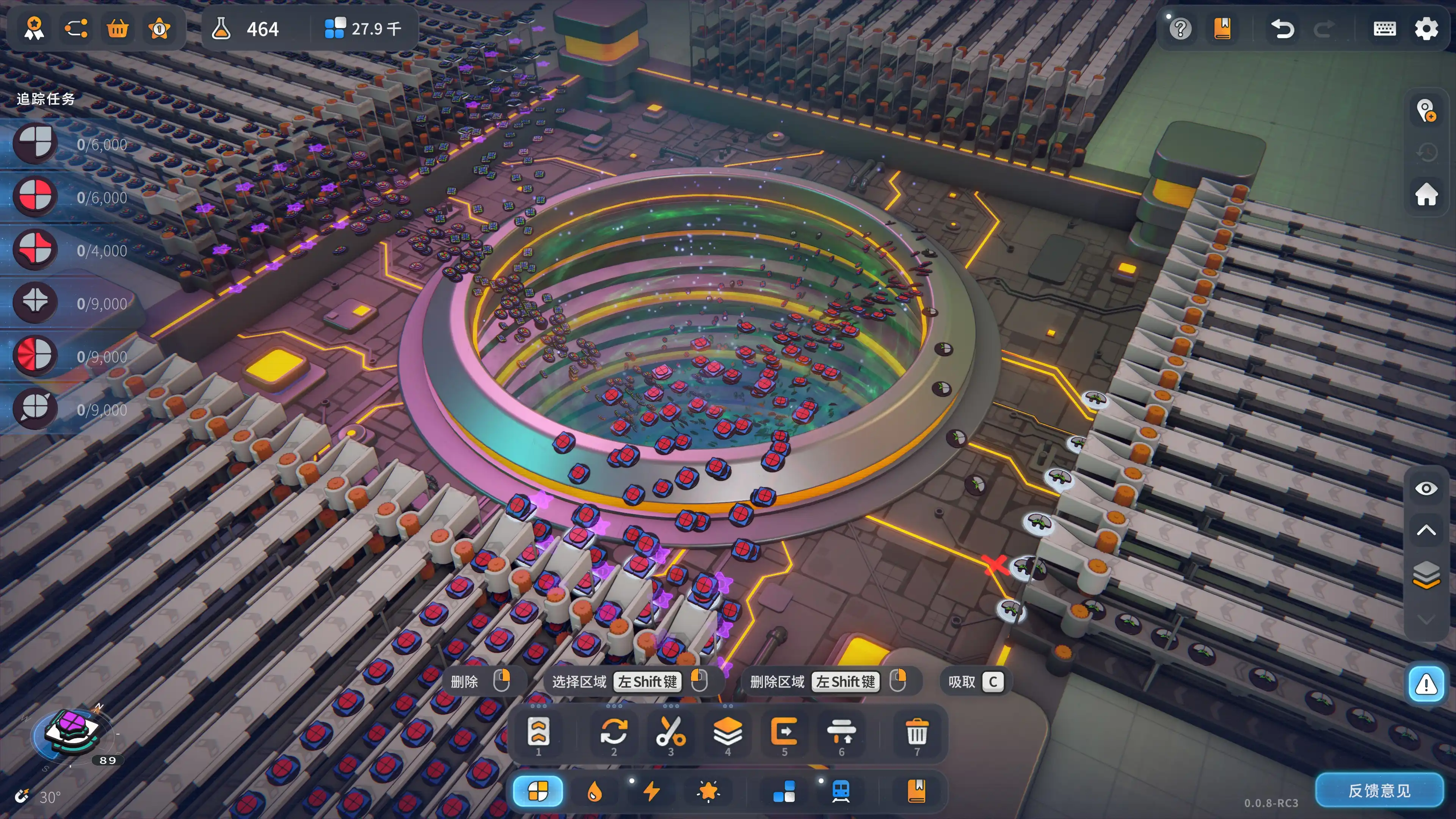Click the 反馈意见 feedback button
The width and height of the screenshot is (1456, 819).
point(1379,790)
